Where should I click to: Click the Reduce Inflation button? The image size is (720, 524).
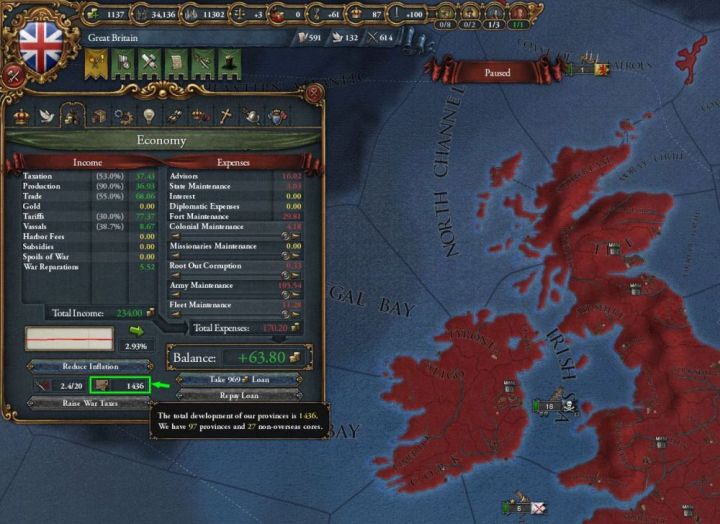coord(89,366)
